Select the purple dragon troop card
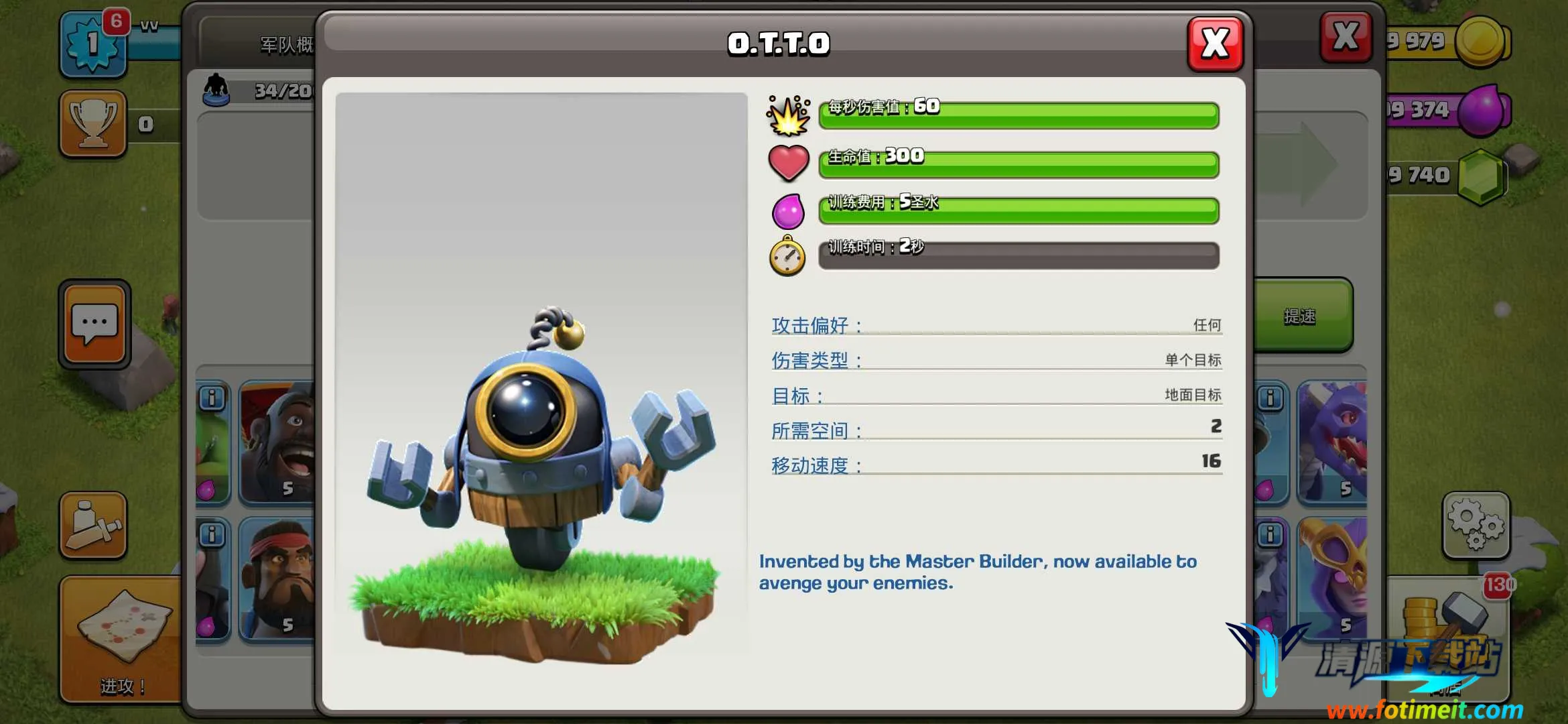The height and width of the screenshot is (724, 1568). click(x=1332, y=442)
